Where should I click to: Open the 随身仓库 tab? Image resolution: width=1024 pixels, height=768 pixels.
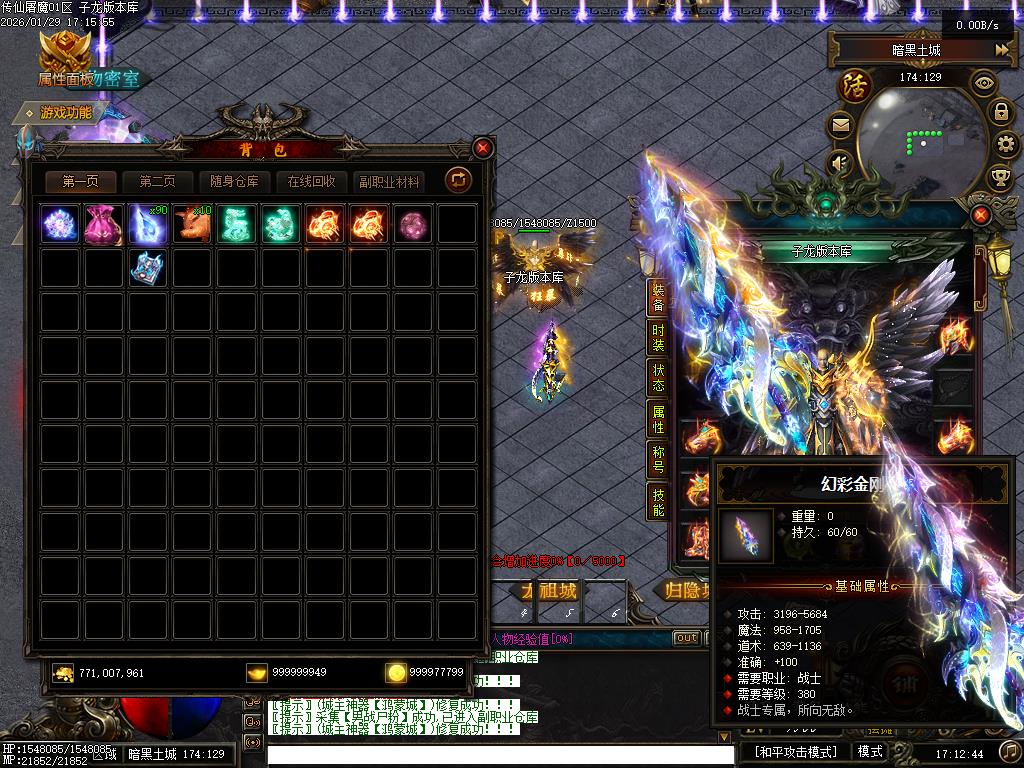coord(234,182)
